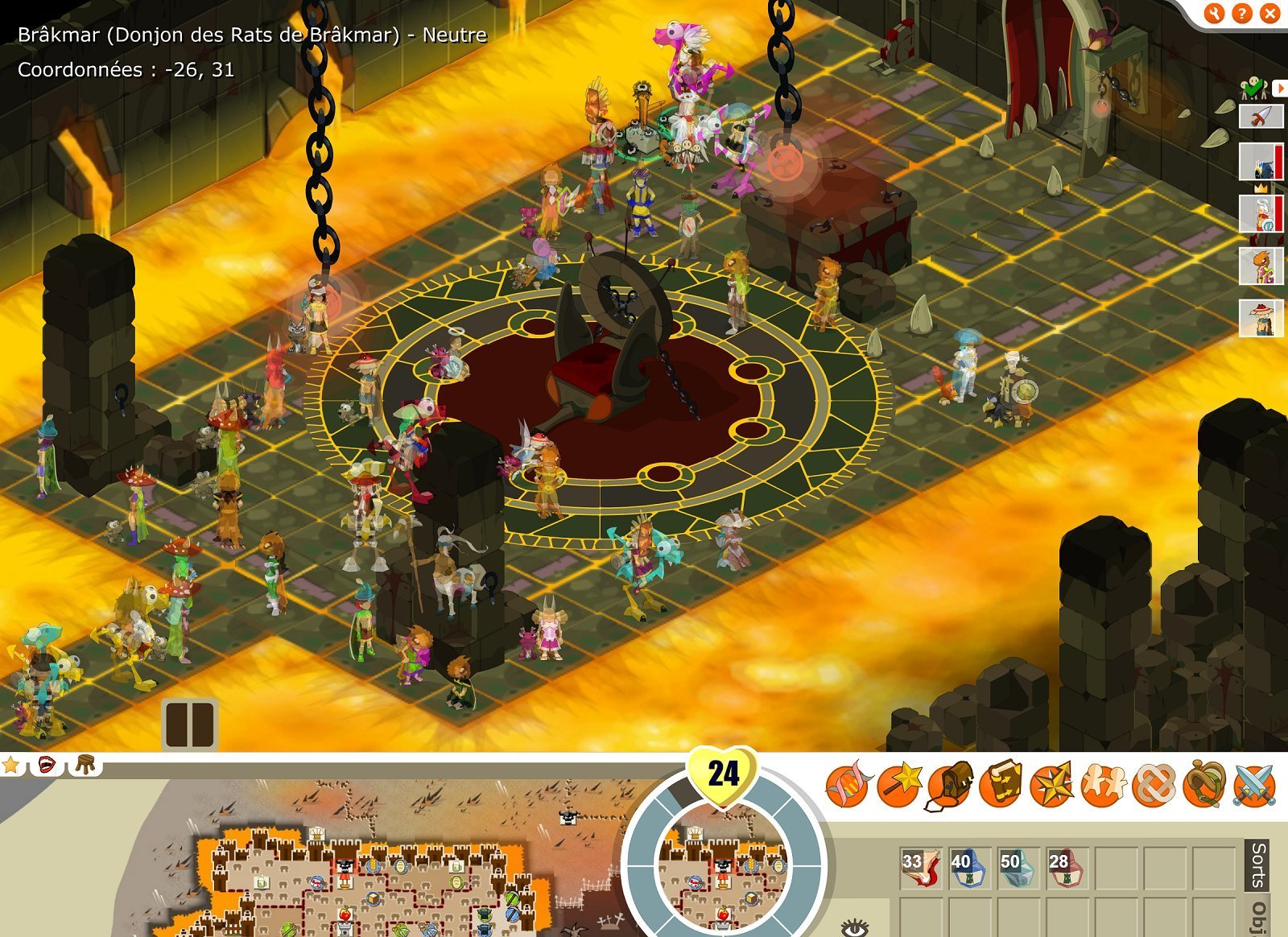Open the mount saddle icon
The height and width of the screenshot is (937, 1288).
(x=1204, y=783)
